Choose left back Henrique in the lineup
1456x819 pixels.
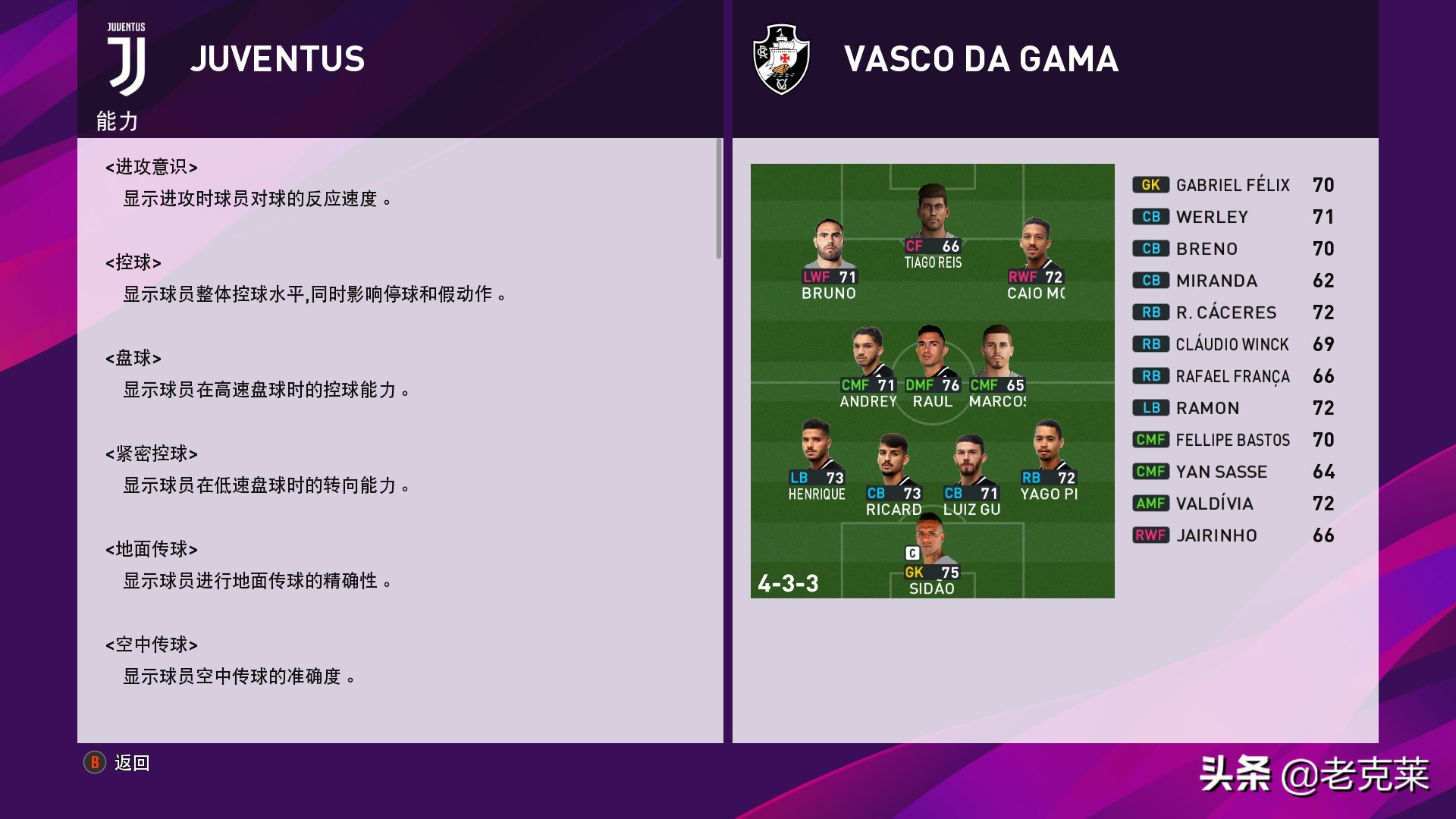pyautogui.click(x=816, y=459)
